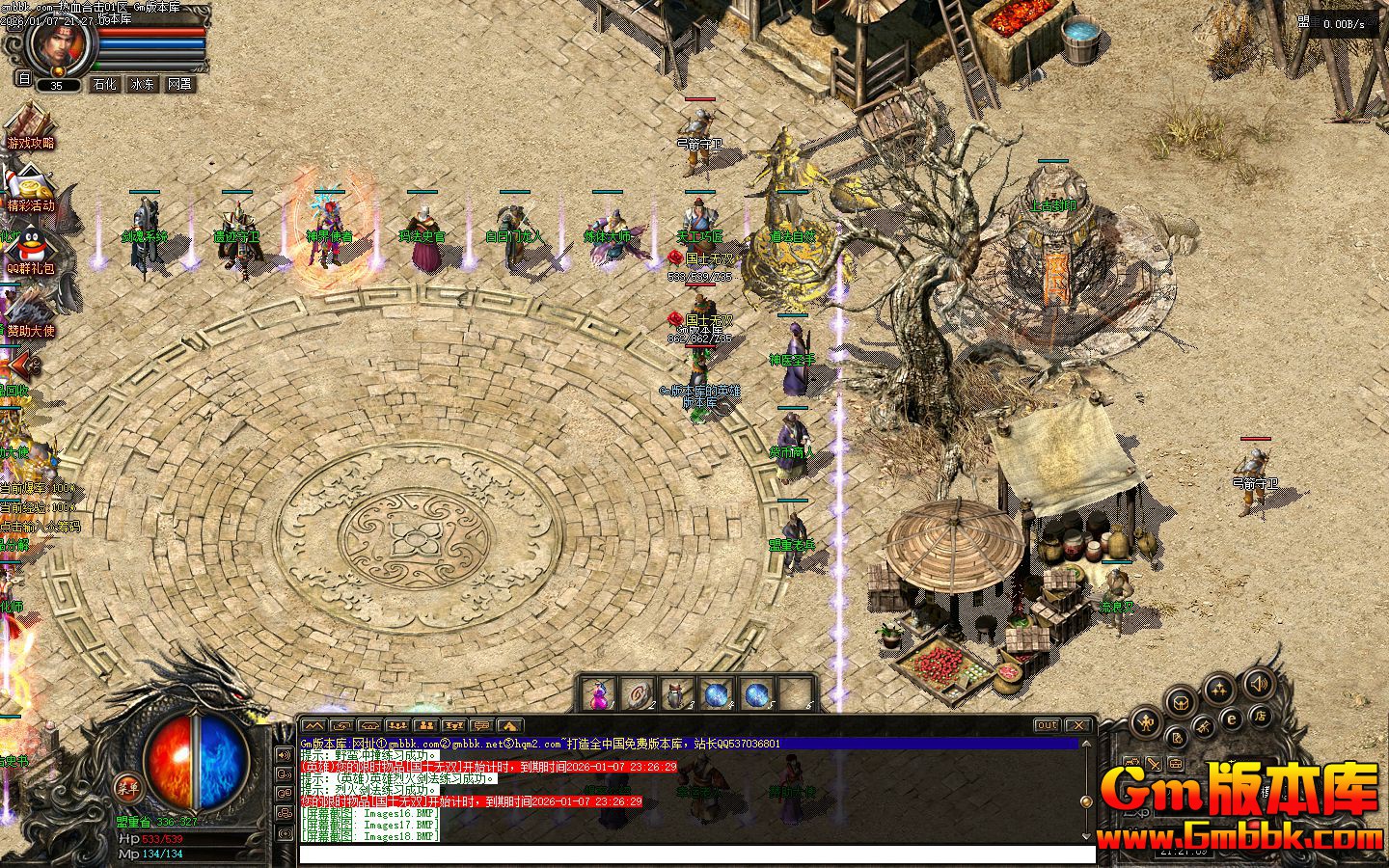This screenshot has height=868, width=1389.
Task: Toggle sound with the speaker round button
Action: point(1258,686)
